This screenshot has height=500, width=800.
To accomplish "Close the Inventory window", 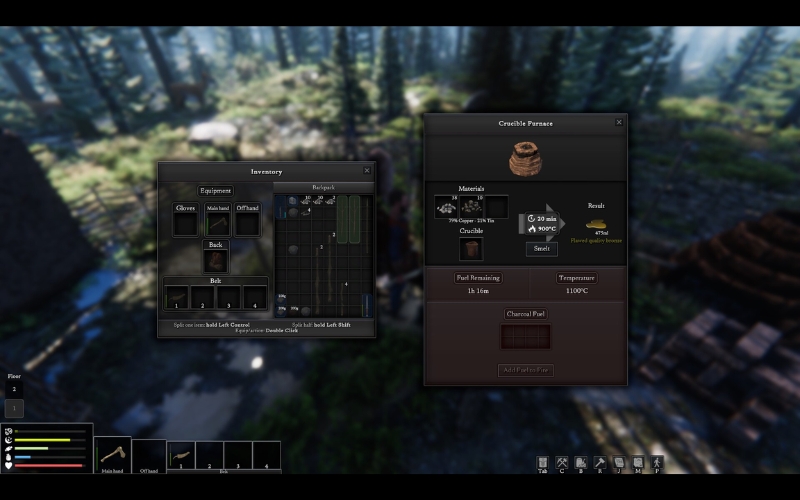I will (x=367, y=171).
